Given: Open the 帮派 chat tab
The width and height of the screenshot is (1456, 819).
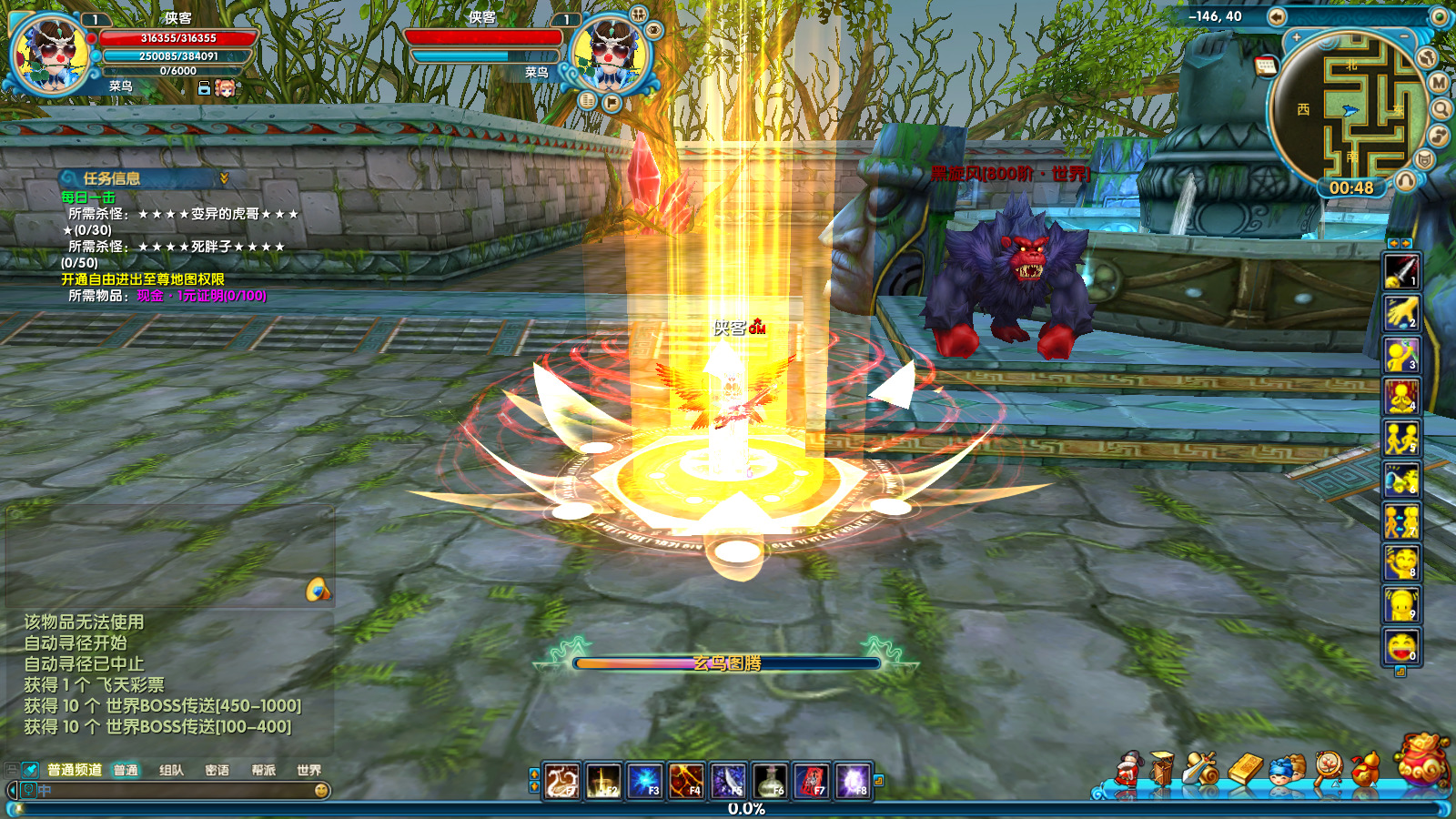Looking at the screenshot, I should pyautogui.click(x=263, y=770).
